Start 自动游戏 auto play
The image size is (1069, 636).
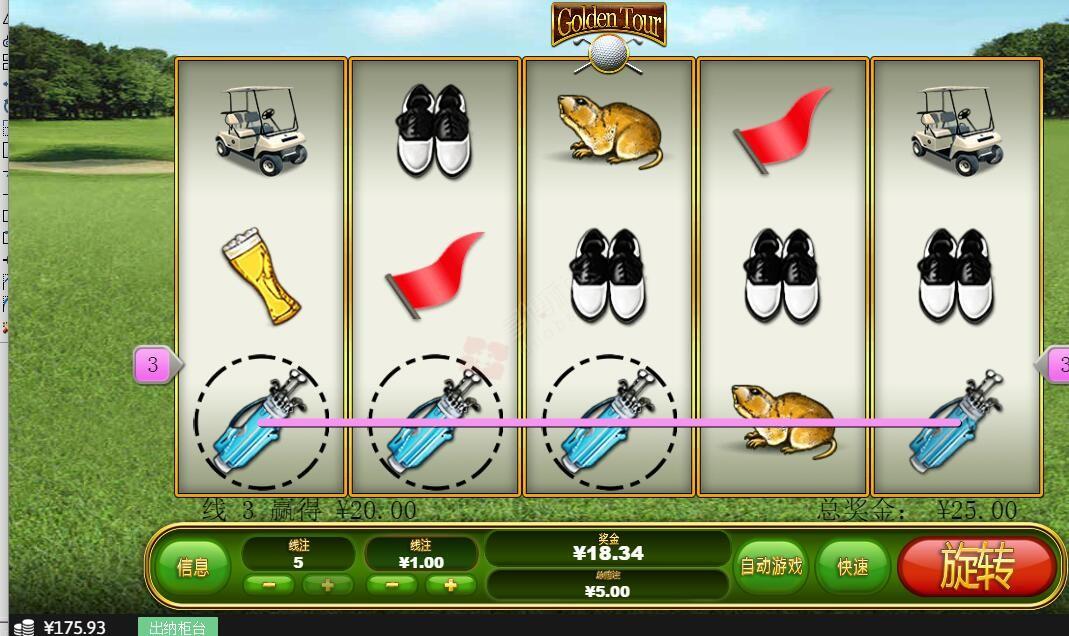coord(770,567)
